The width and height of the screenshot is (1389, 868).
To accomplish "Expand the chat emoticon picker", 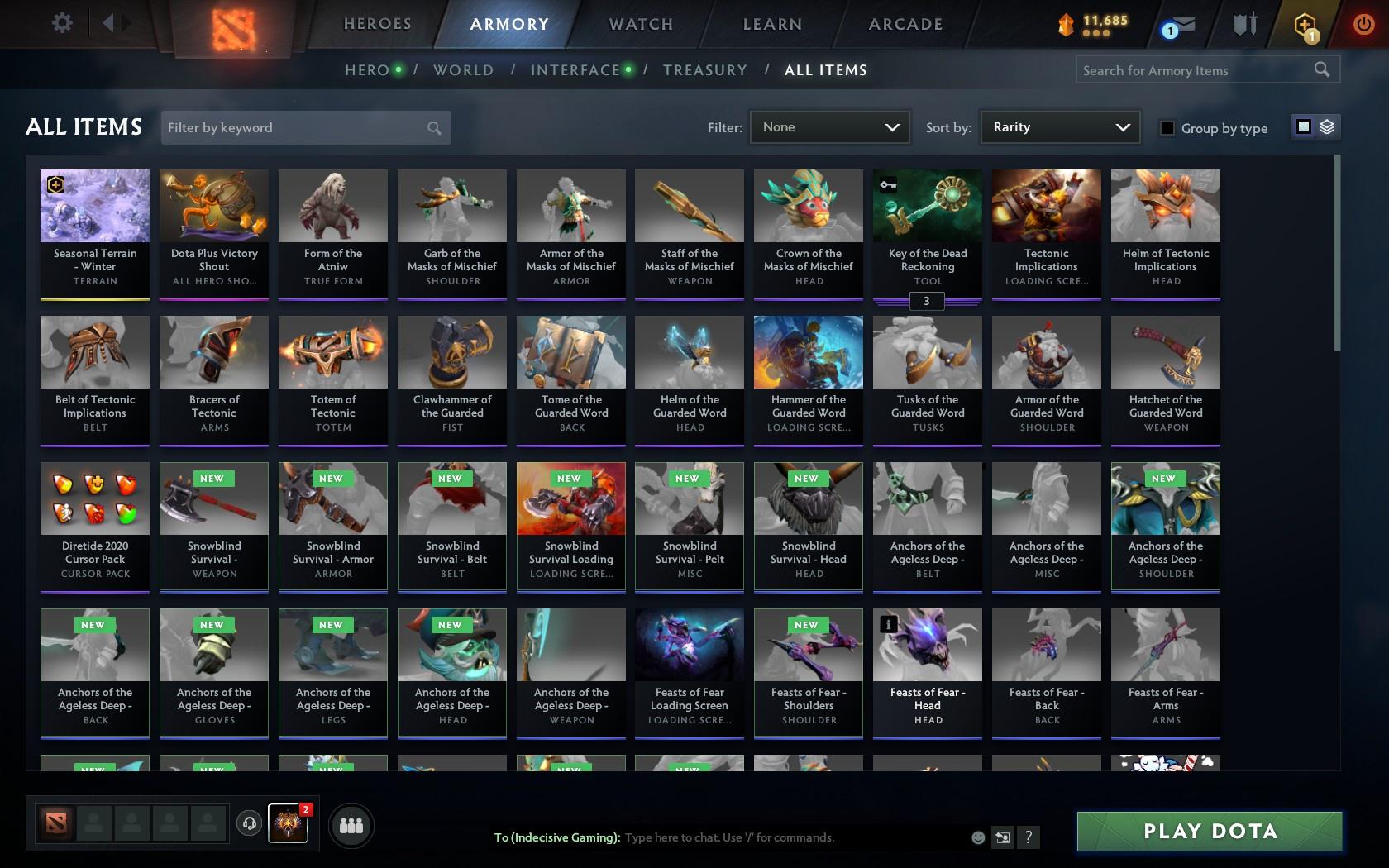I will tap(978, 837).
